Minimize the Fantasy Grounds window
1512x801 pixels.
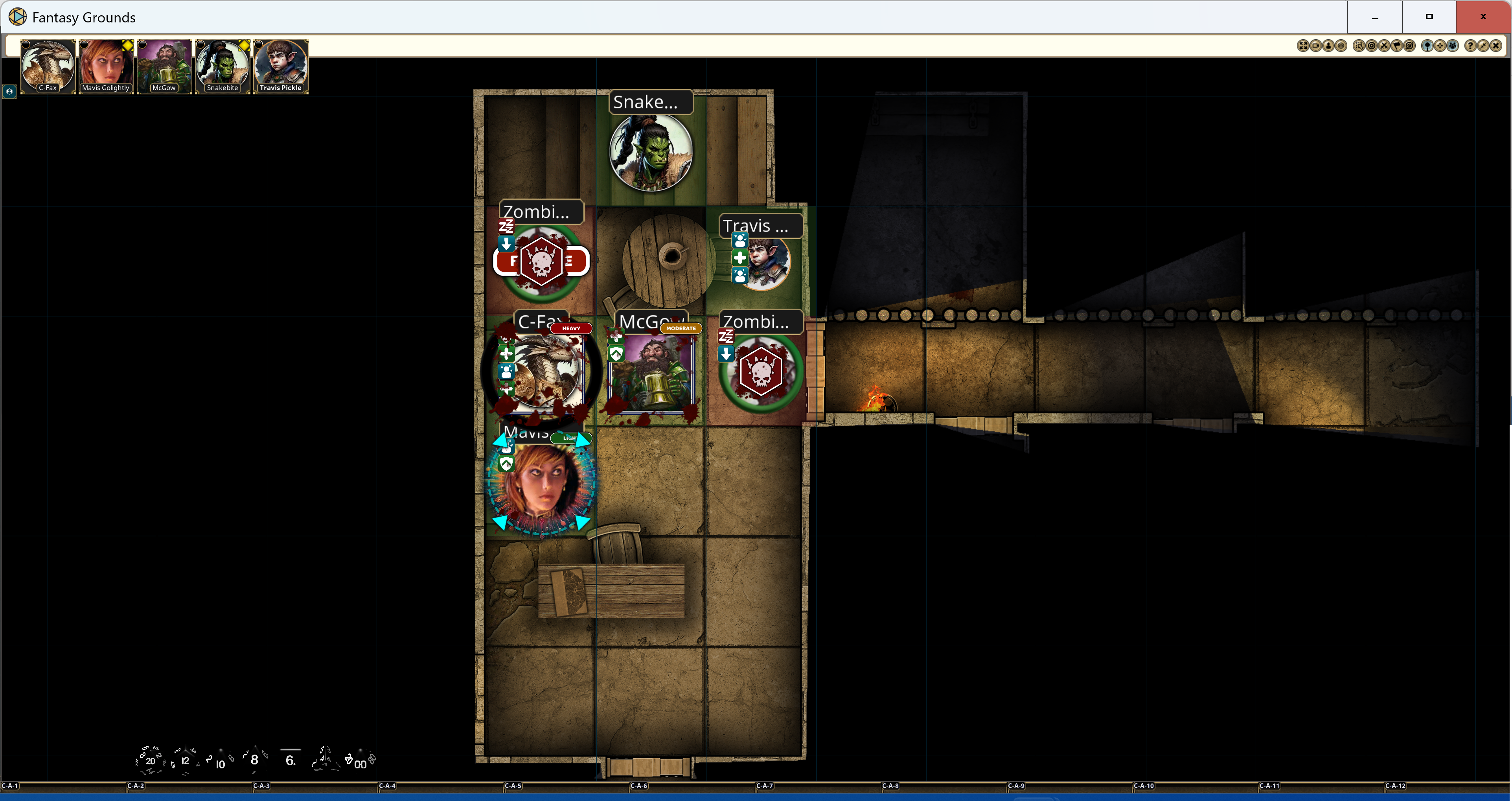point(1375,17)
